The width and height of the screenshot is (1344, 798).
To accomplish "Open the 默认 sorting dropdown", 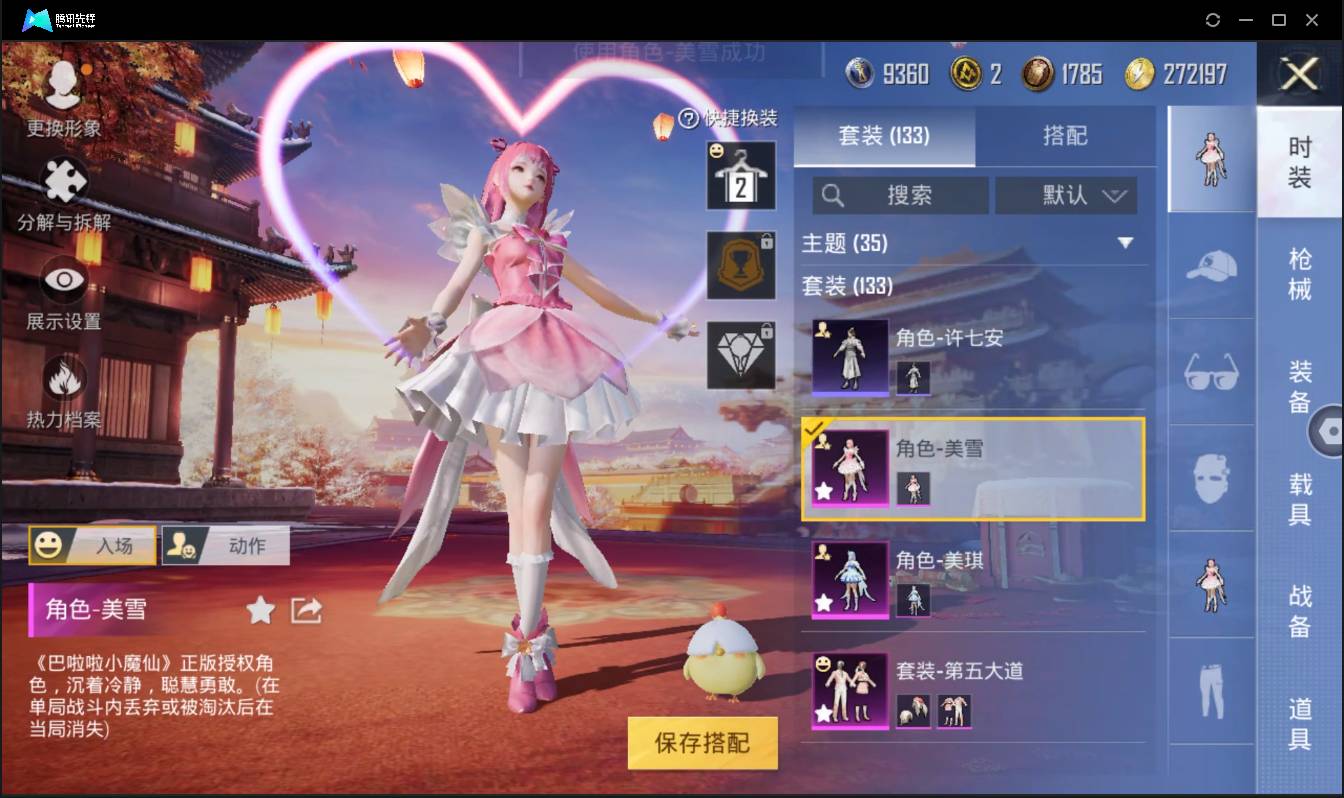I will [1066, 195].
